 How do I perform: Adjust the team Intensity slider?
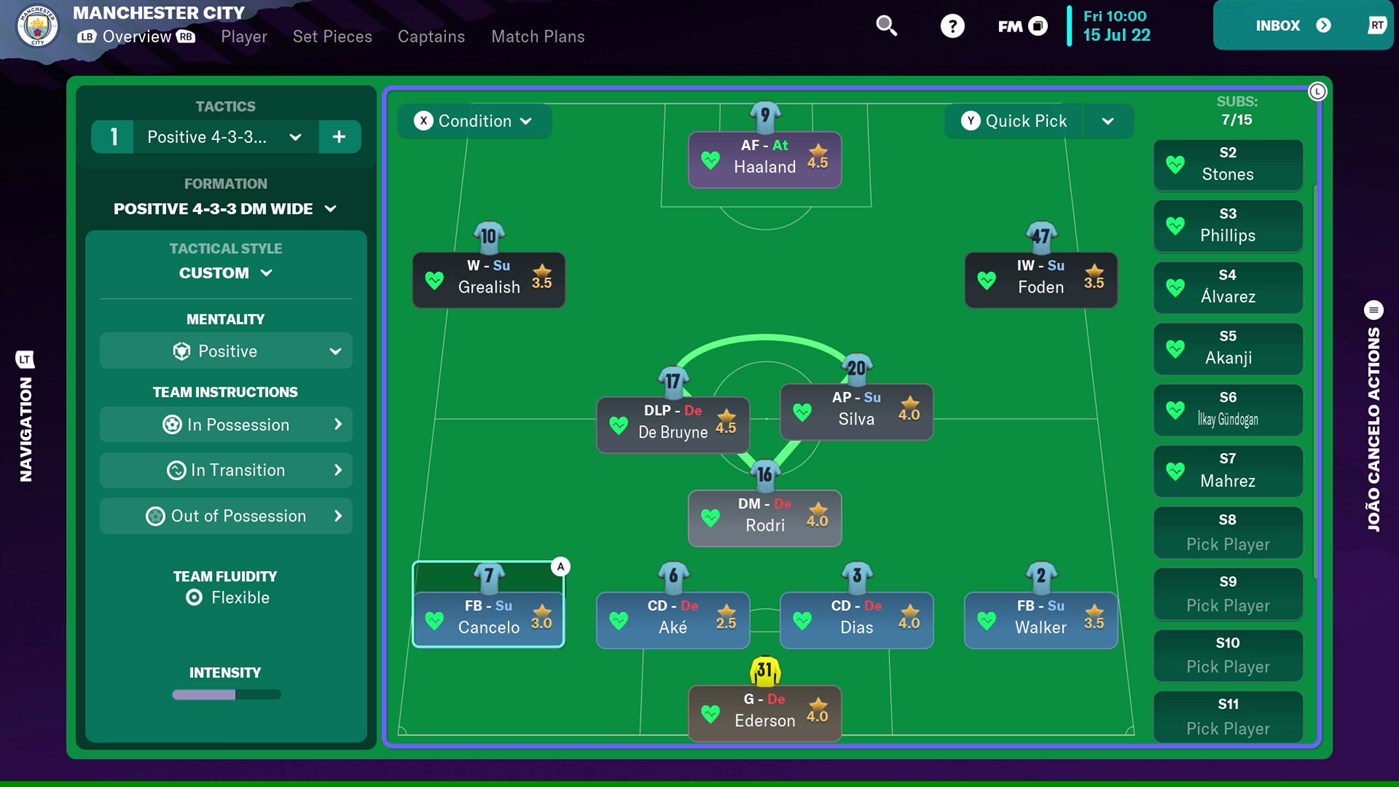[225, 694]
